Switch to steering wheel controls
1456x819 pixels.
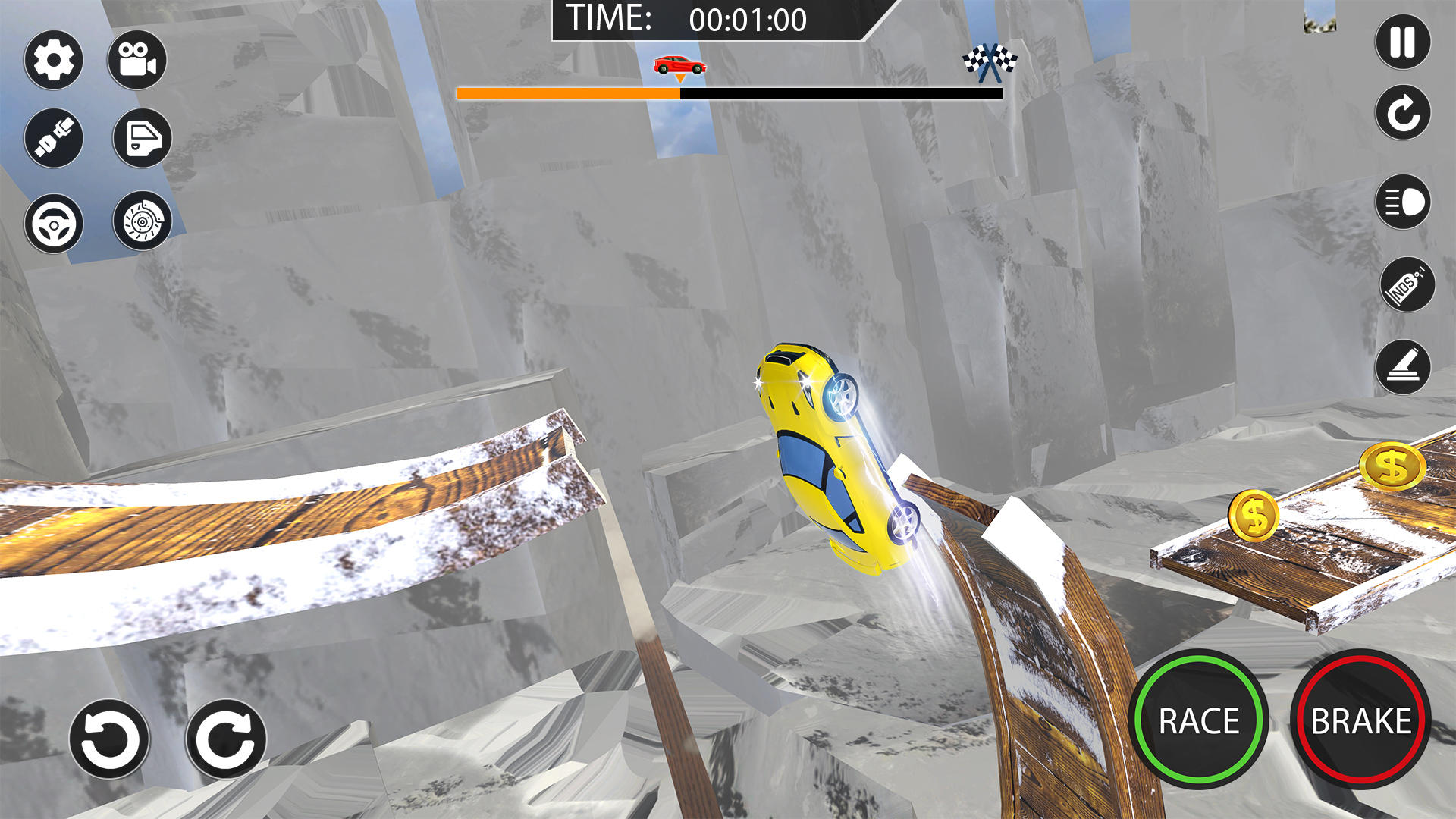53,224
